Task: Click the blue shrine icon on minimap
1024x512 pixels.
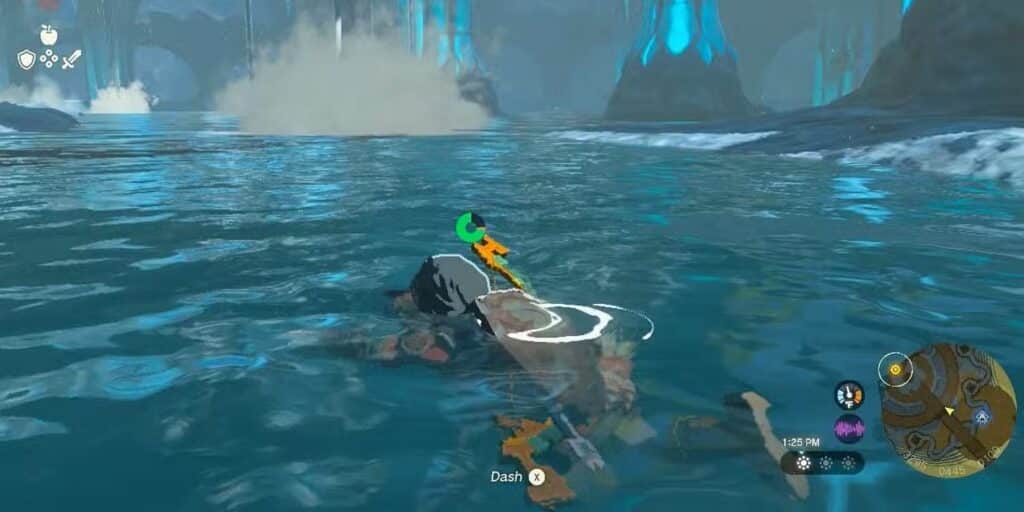Action: [982, 416]
